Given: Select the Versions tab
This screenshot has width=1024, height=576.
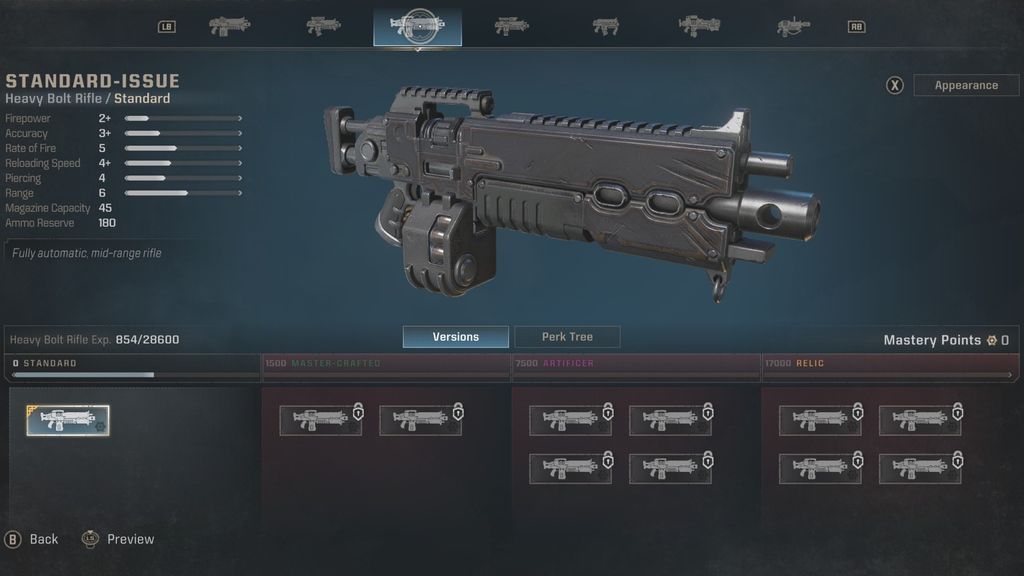Looking at the screenshot, I should (455, 337).
